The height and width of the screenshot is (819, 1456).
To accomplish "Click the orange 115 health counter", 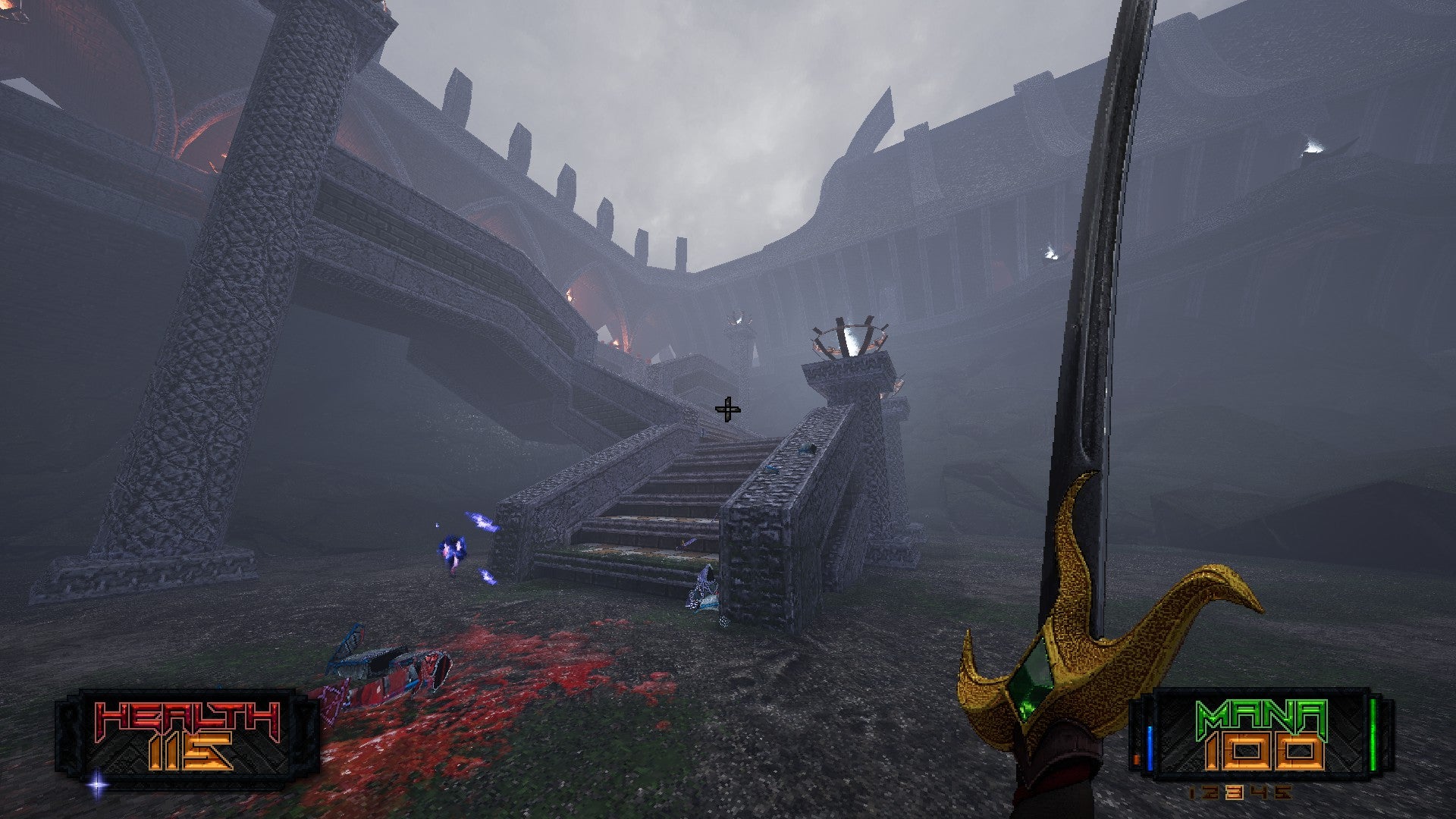I will [x=190, y=752].
